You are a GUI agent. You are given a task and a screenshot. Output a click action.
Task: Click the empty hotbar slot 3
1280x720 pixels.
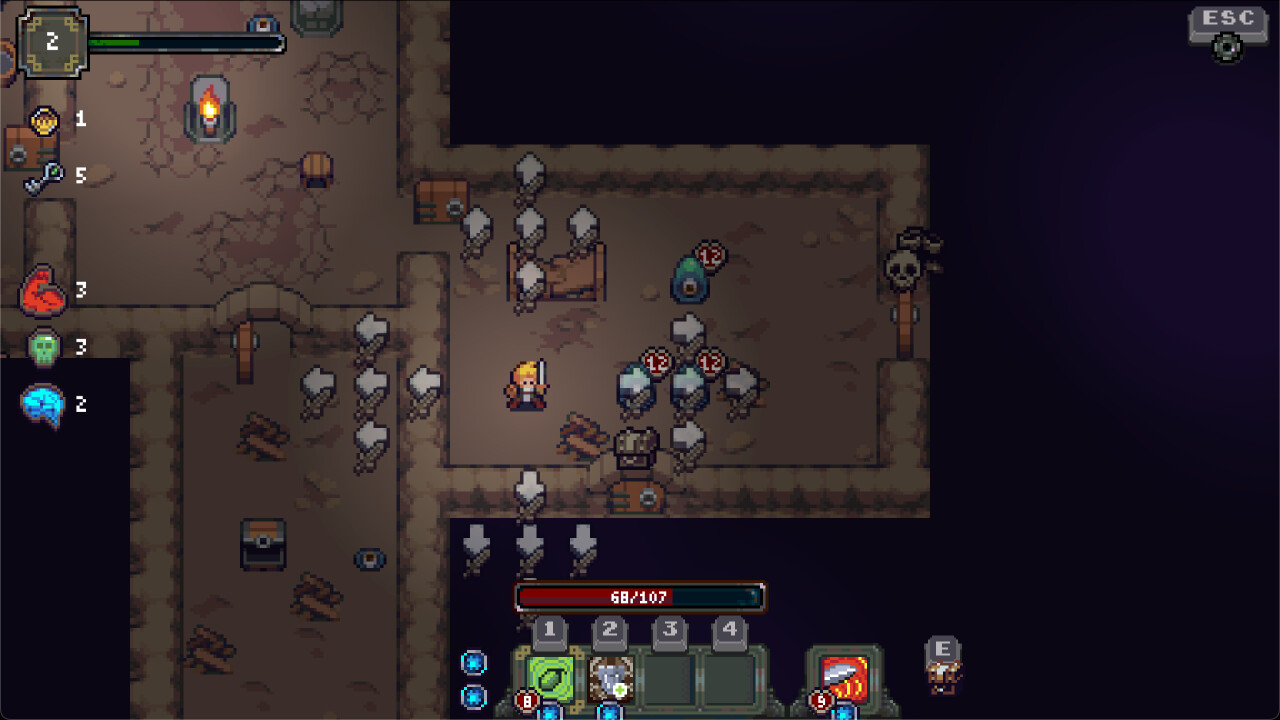point(668,679)
